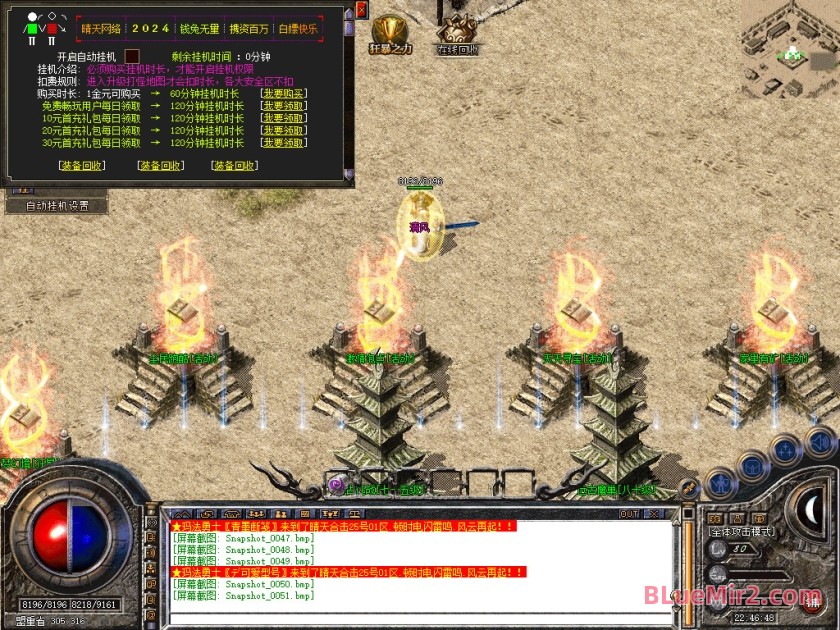The width and height of the screenshot is (840, 630).
Task: Open the 自动挂机设置 button
Action: (x=57, y=206)
